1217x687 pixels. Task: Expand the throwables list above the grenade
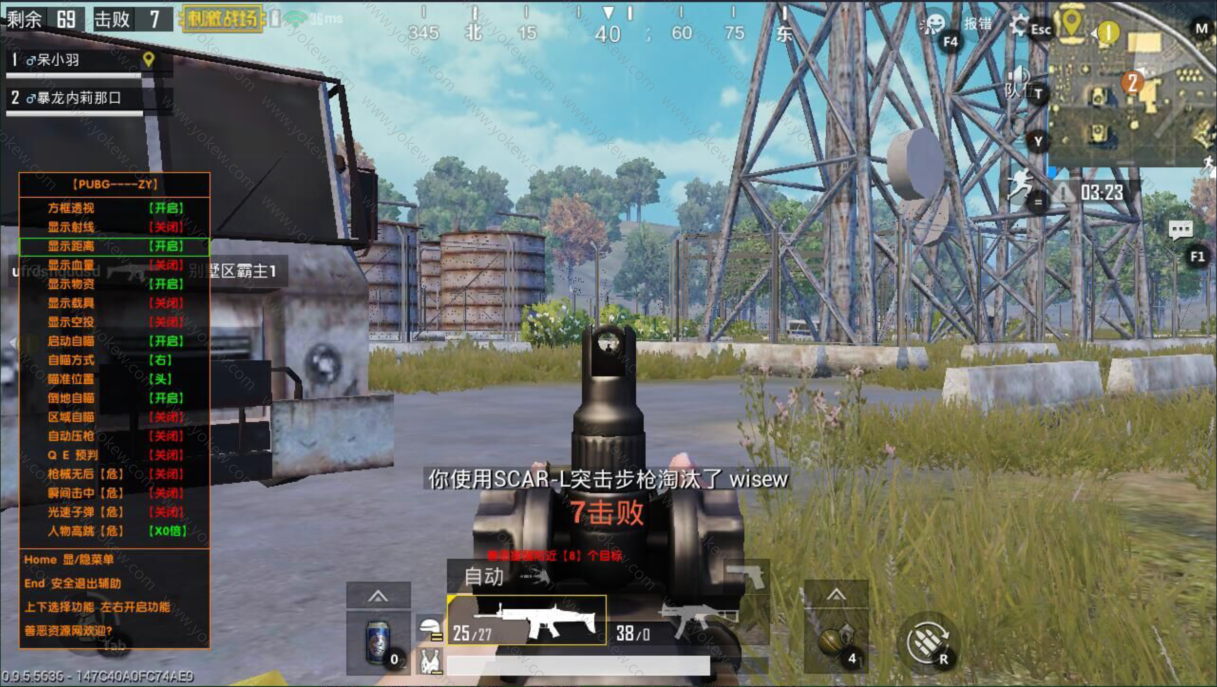pyautogui.click(x=836, y=596)
